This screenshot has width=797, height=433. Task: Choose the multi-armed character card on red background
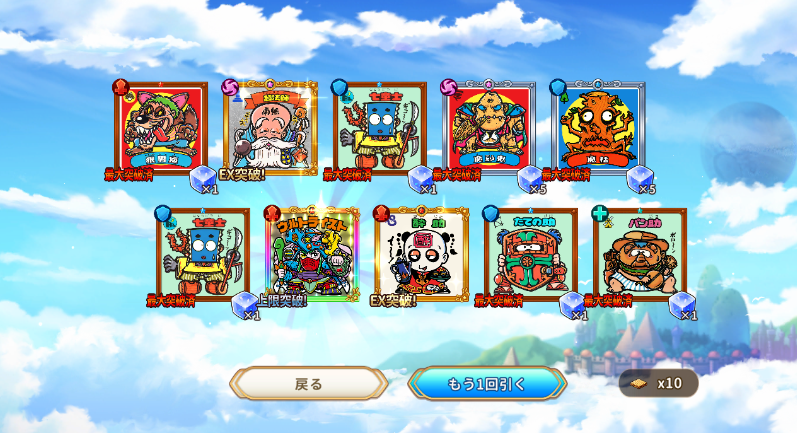[489, 127]
